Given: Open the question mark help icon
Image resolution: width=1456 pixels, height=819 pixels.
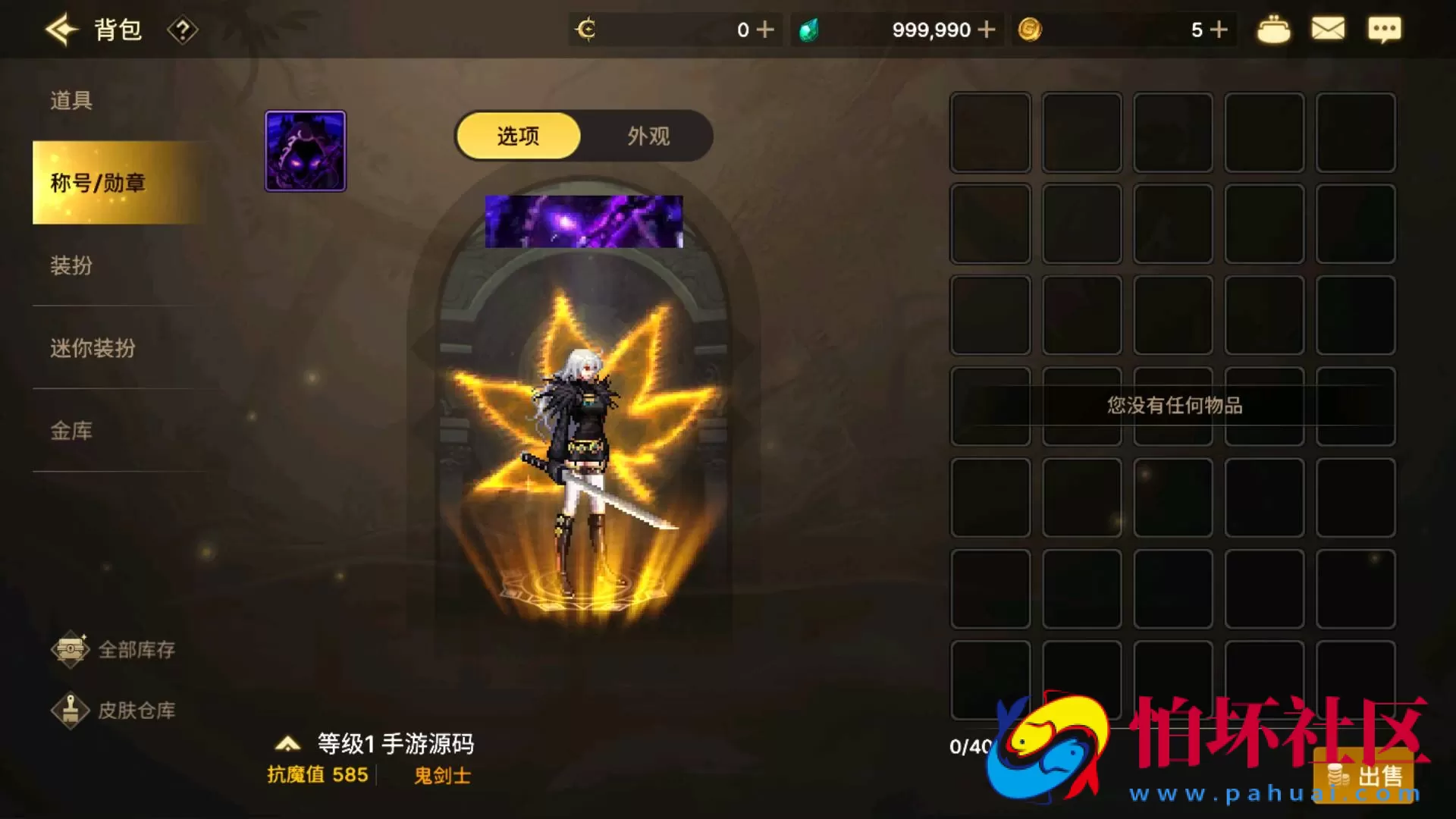Looking at the screenshot, I should pyautogui.click(x=182, y=29).
